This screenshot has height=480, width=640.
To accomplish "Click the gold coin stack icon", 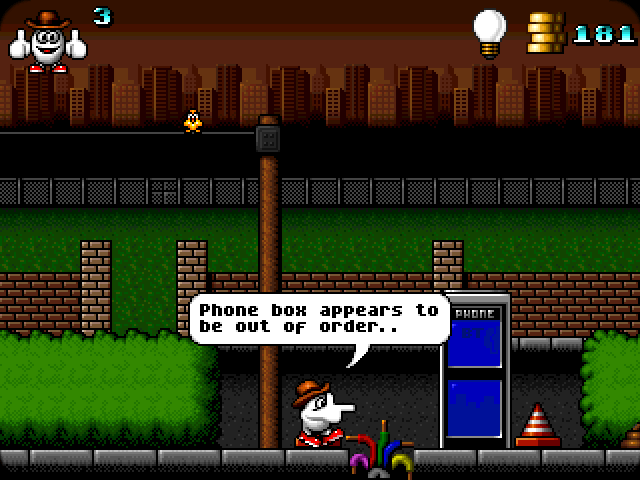I will 543,34.
